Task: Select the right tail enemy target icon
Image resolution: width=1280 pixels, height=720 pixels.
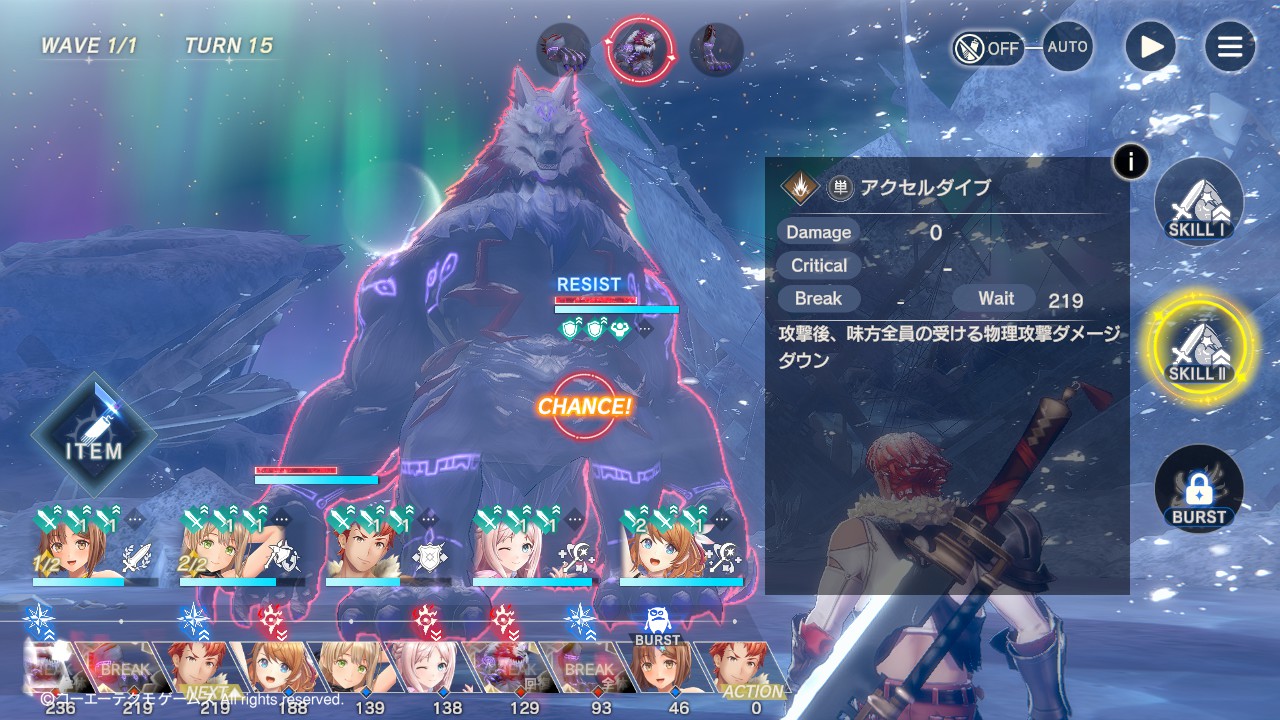Action: pyautogui.click(x=716, y=50)
